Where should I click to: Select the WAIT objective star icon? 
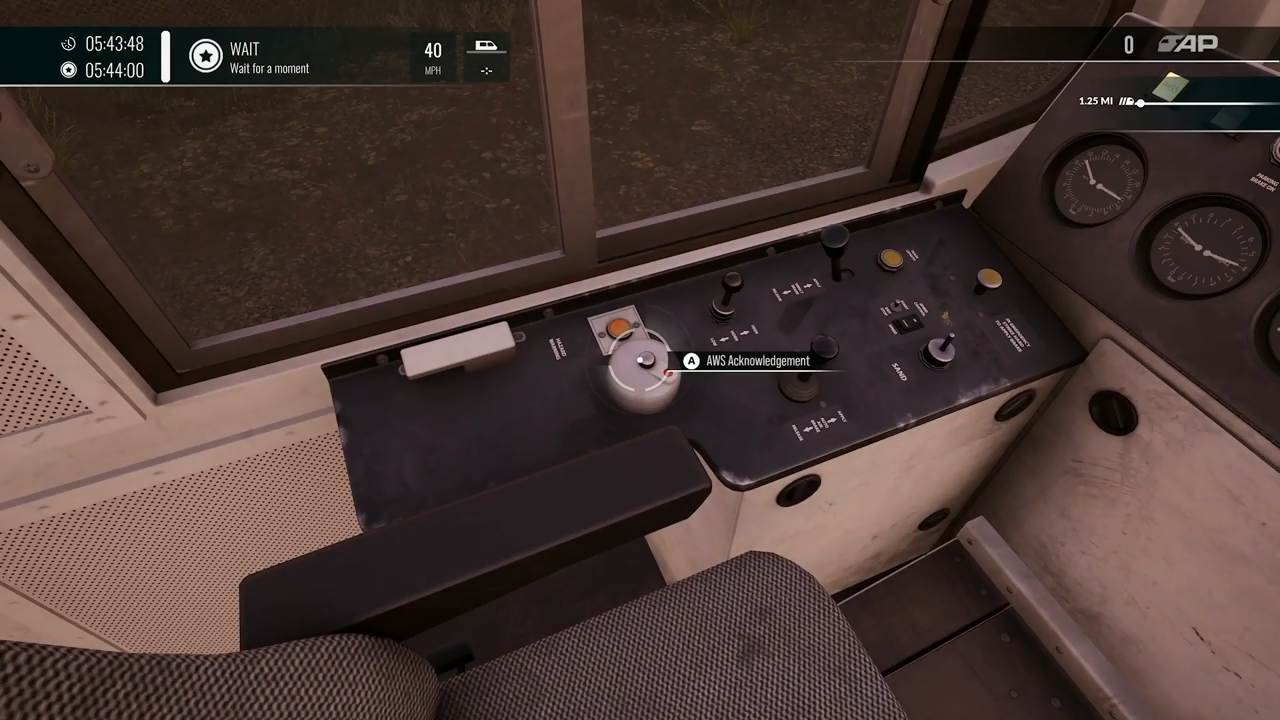206,56
